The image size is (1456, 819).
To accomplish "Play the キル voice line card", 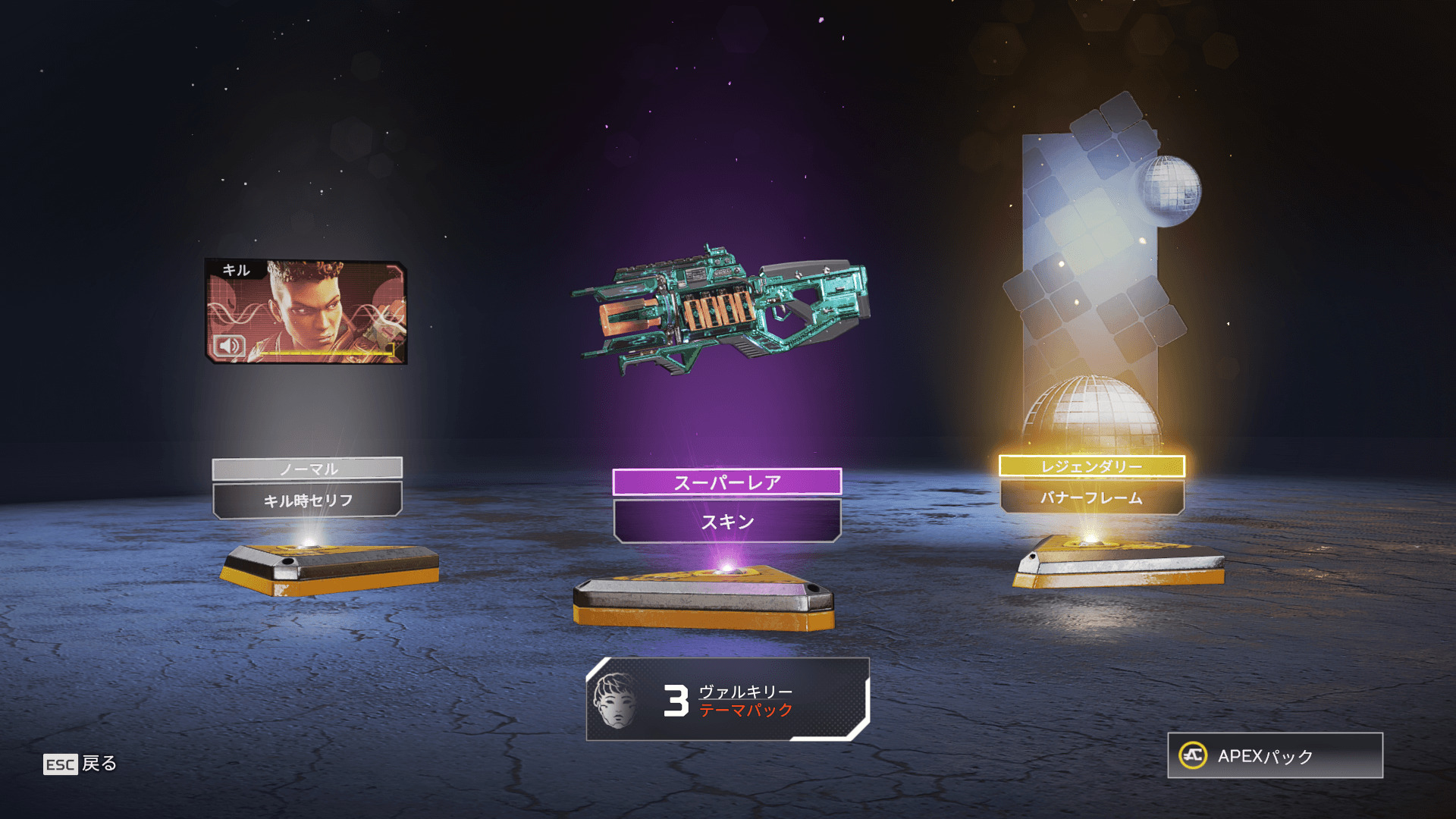I will tap(306, 312).
